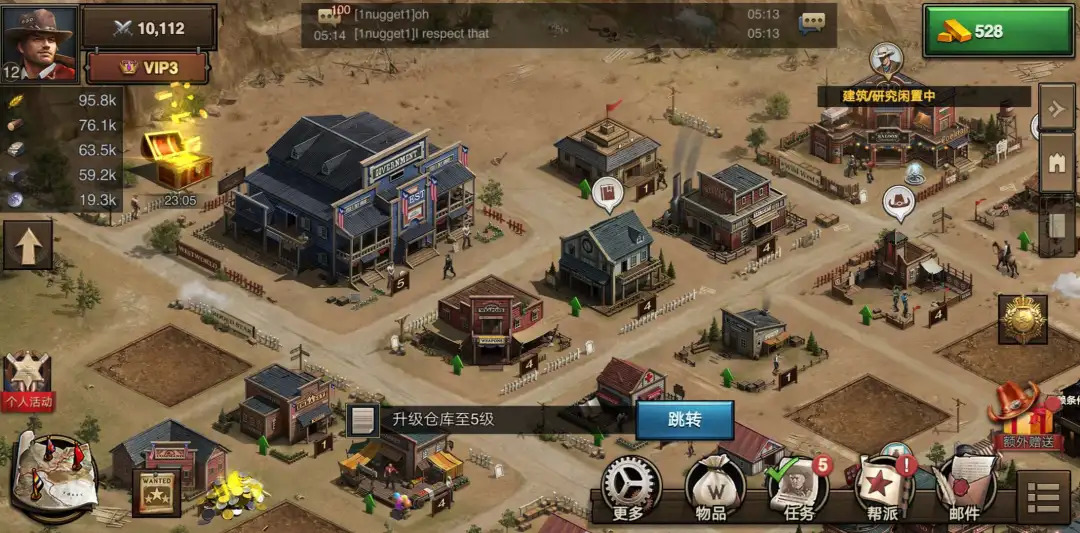Toggle the list menu button
The image size is (1080, 533).
pyautogui.click(x=1043, y=497)
